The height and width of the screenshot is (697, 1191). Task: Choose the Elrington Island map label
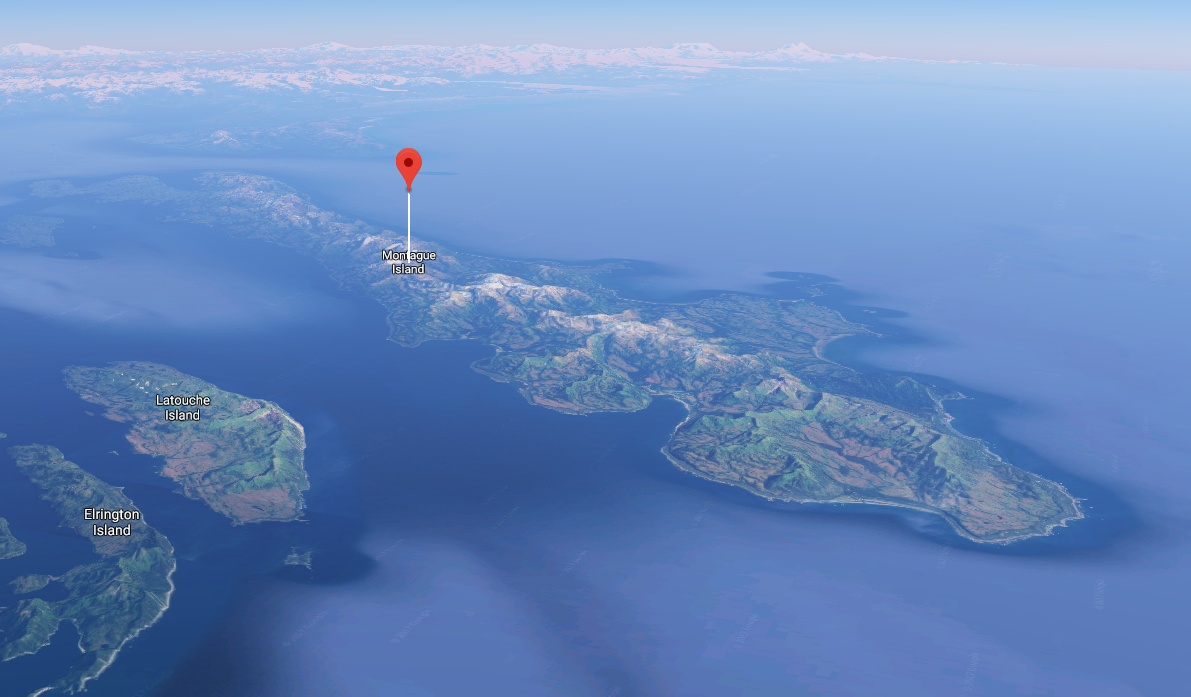pyautogui.click(x=112, y=522)
